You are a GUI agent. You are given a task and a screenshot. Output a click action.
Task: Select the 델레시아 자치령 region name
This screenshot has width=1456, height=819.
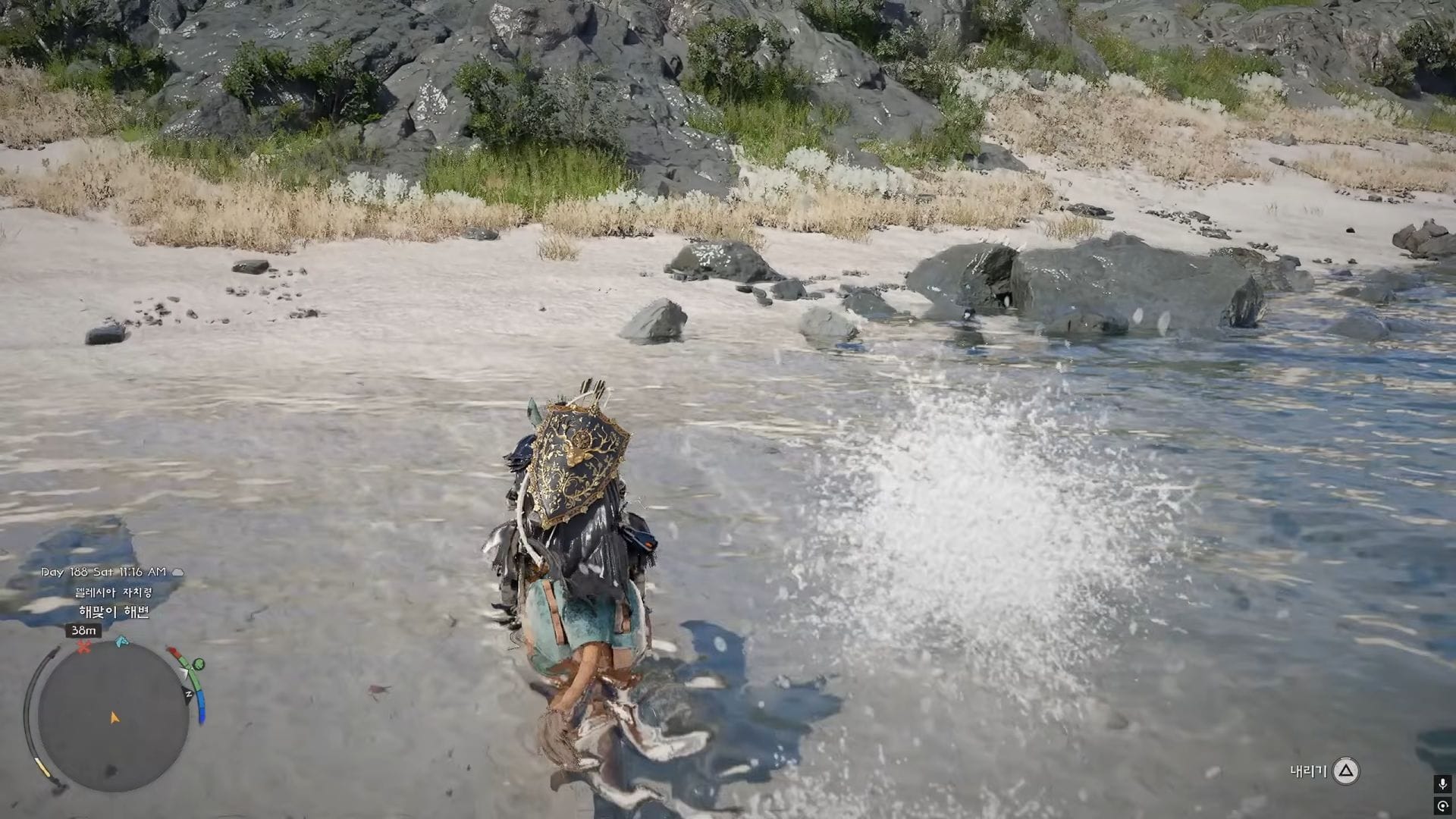[114, 592]
